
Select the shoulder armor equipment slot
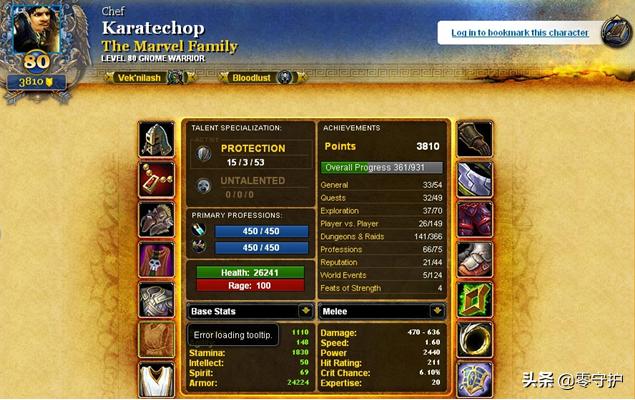(x=157, y=219)
